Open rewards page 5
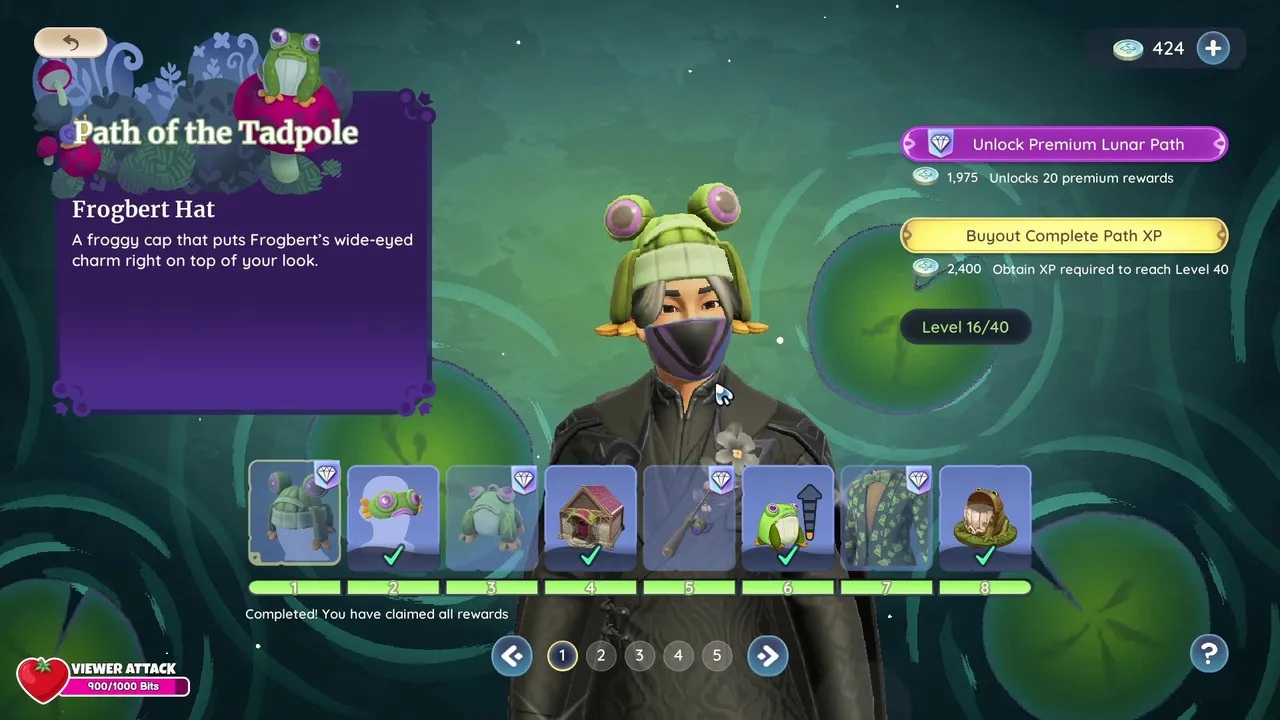1280x720 pixels. (717, 656)
